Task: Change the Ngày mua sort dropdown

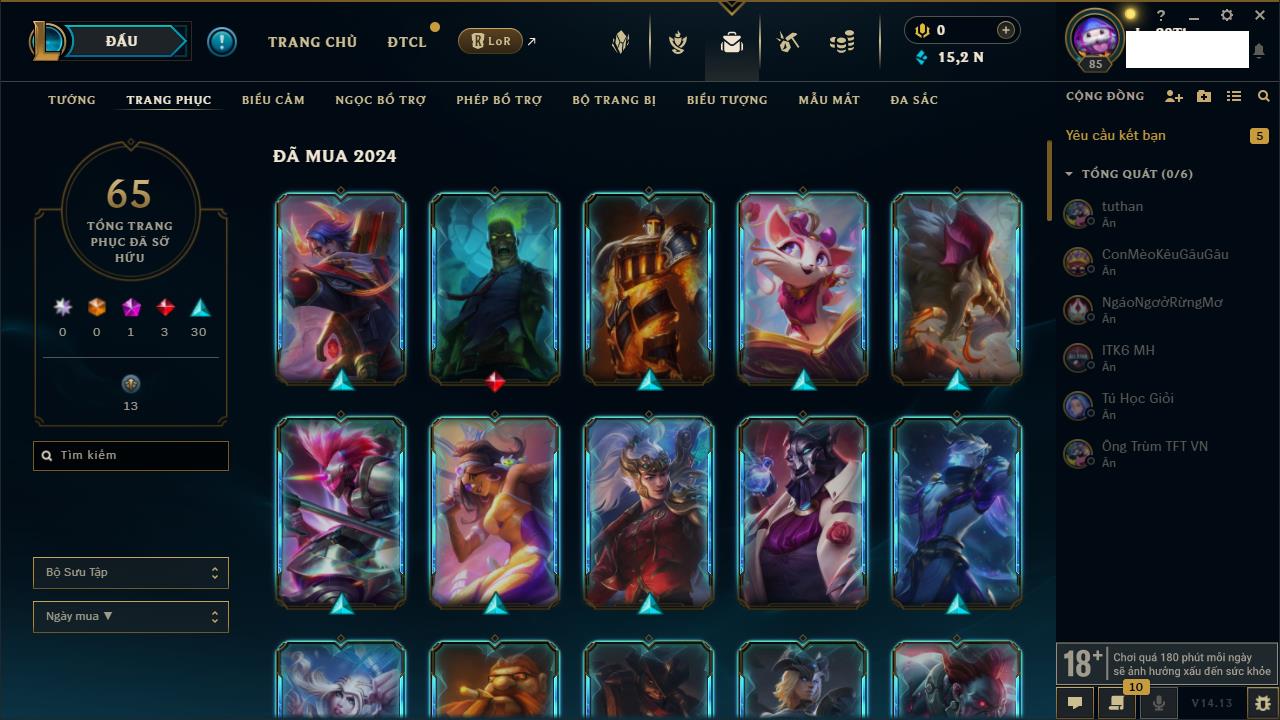Action: [131, 617]
